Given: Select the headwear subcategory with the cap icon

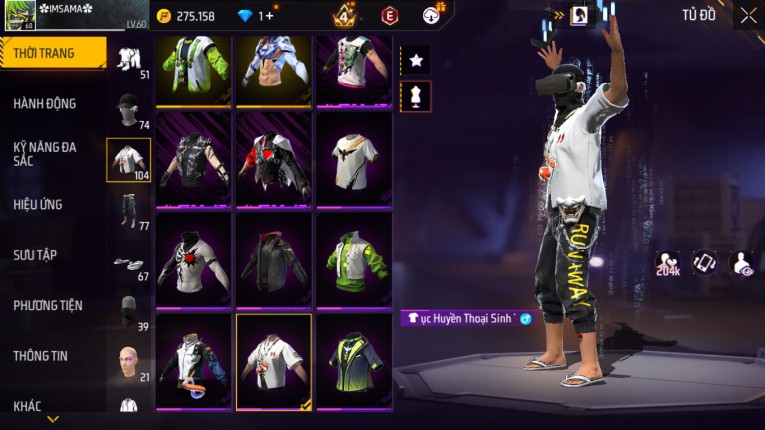Looking at the screenshot, I should click(127, 110).
